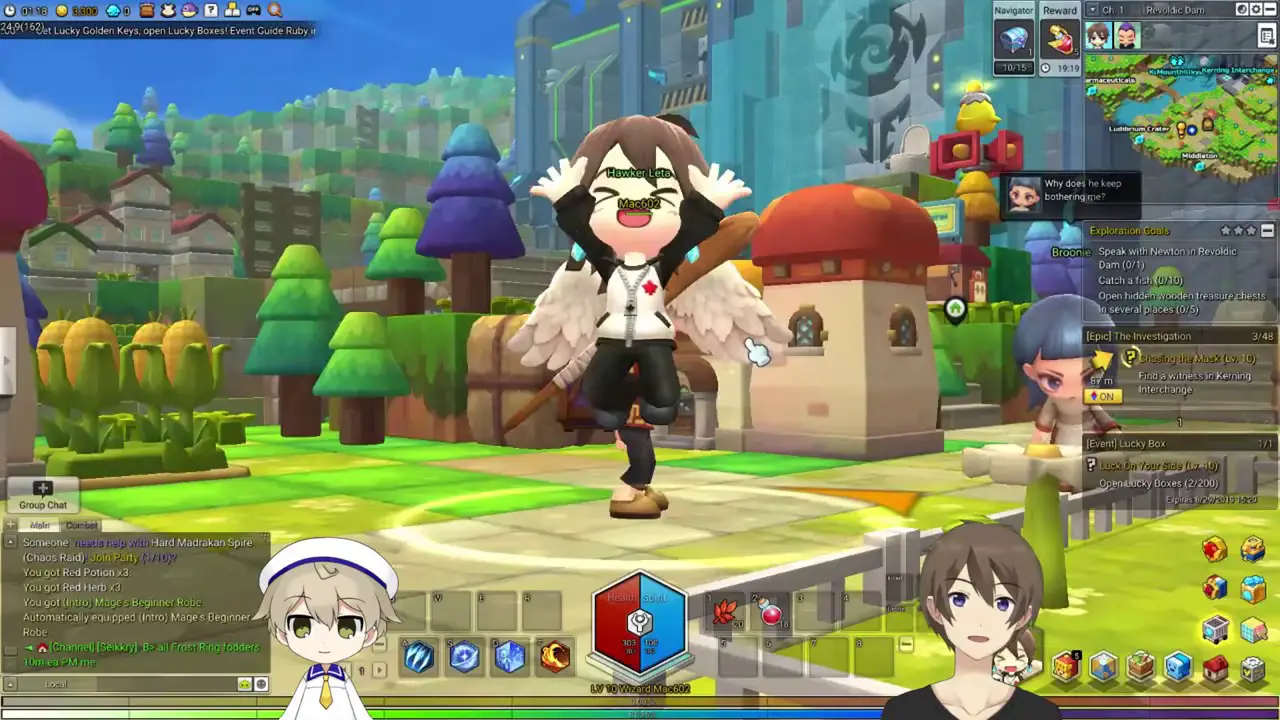Open the quest list icon beside party portraits
The image size is (1280, 720).
pos(1267,36)
